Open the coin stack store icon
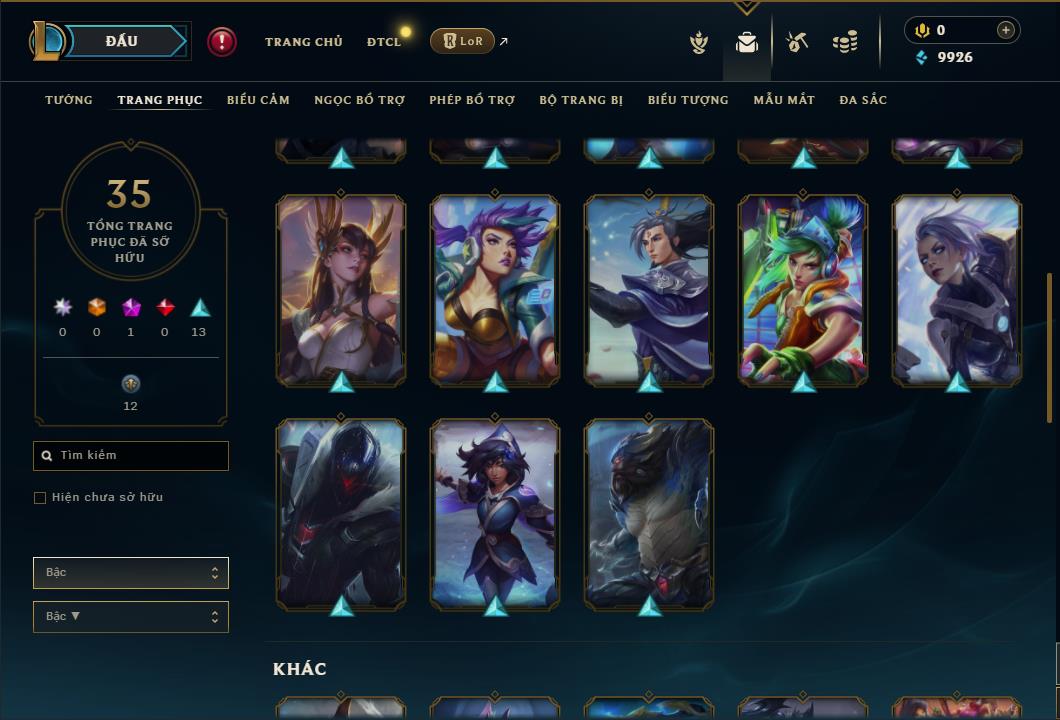This screenshot has width=1060, height=720. point(845,42)
